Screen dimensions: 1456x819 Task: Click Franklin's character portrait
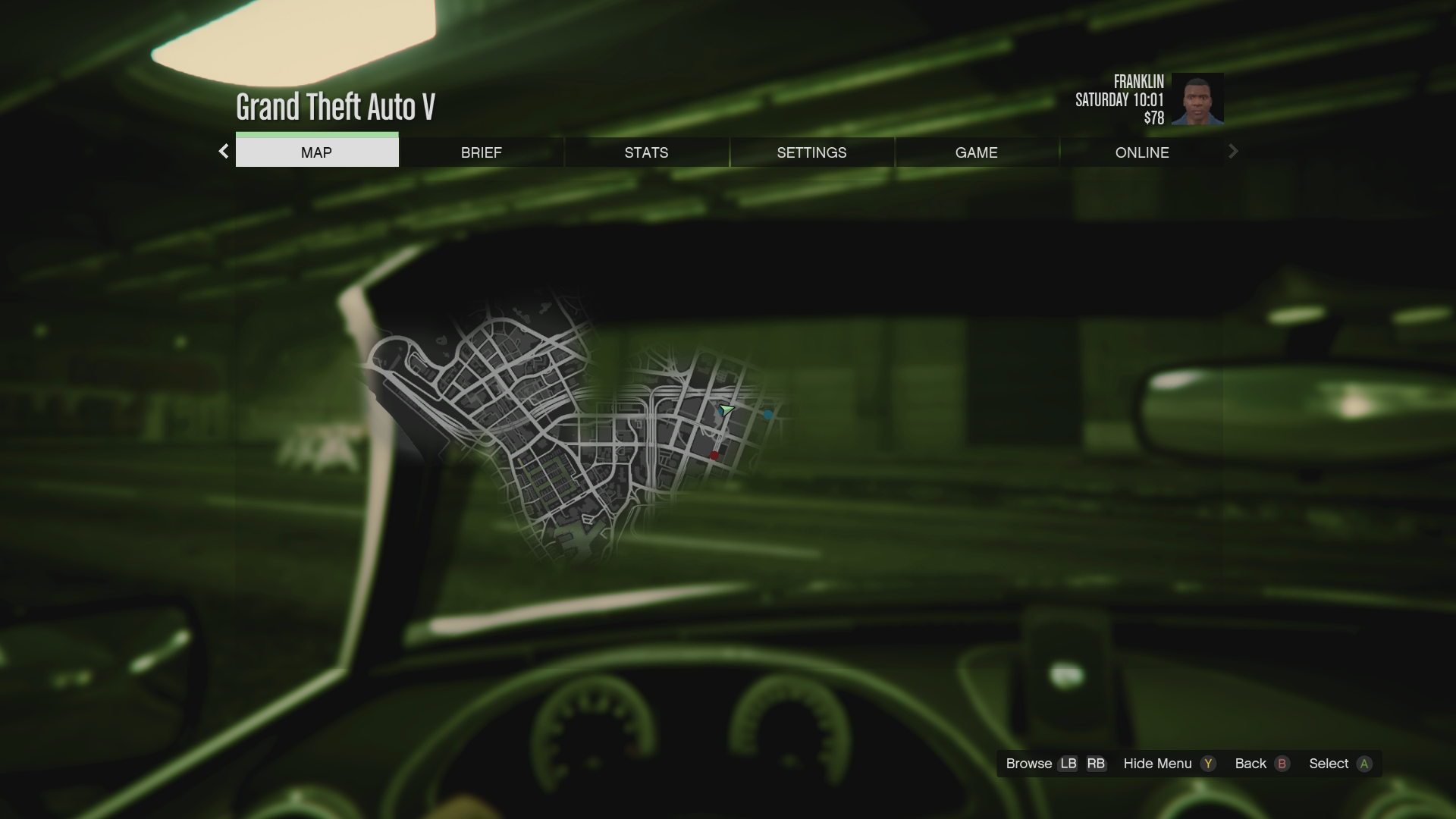pyautogui.click(x=1197, y=99)
